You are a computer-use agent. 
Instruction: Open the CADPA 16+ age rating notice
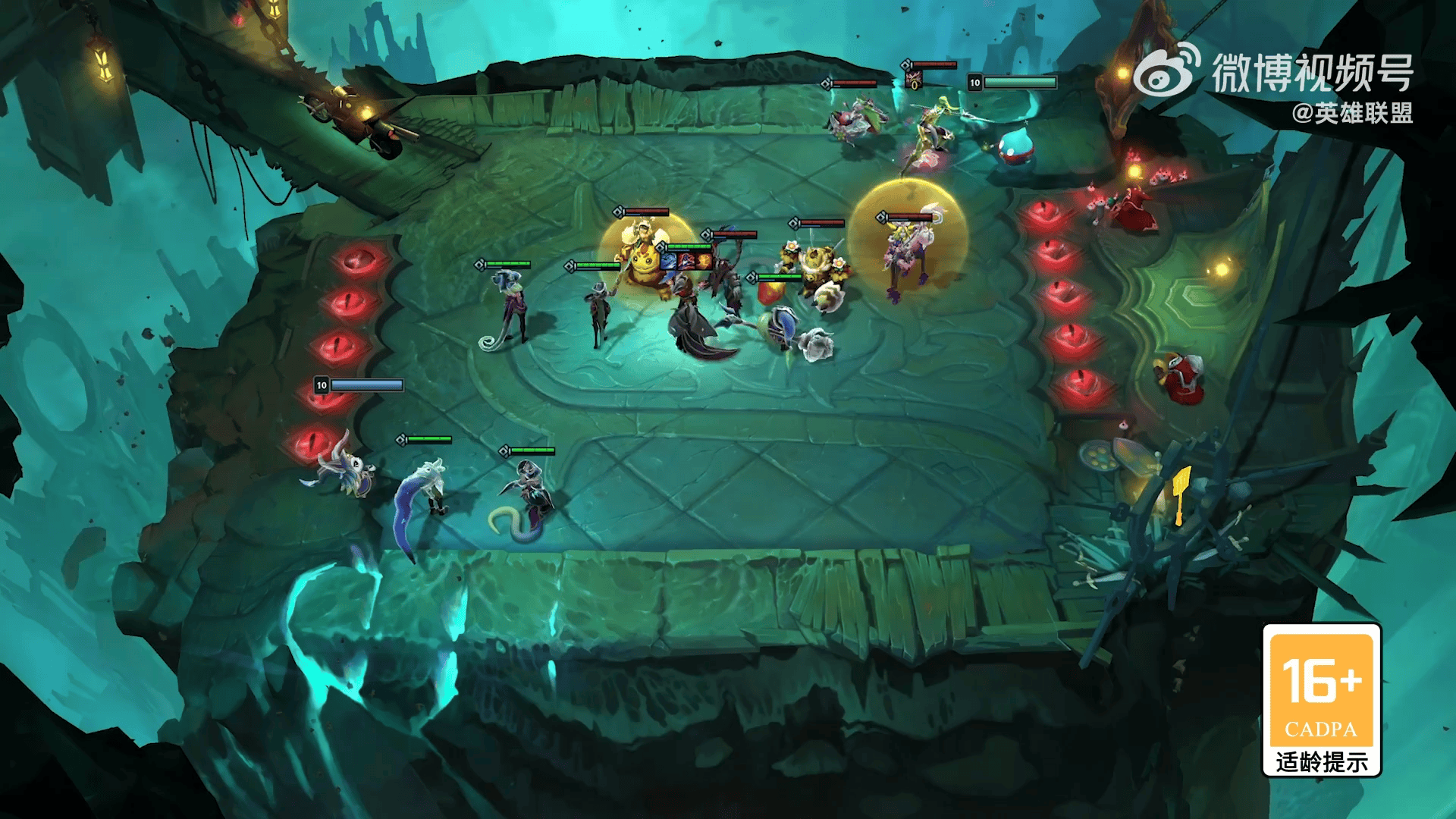tap(1321, 699)
